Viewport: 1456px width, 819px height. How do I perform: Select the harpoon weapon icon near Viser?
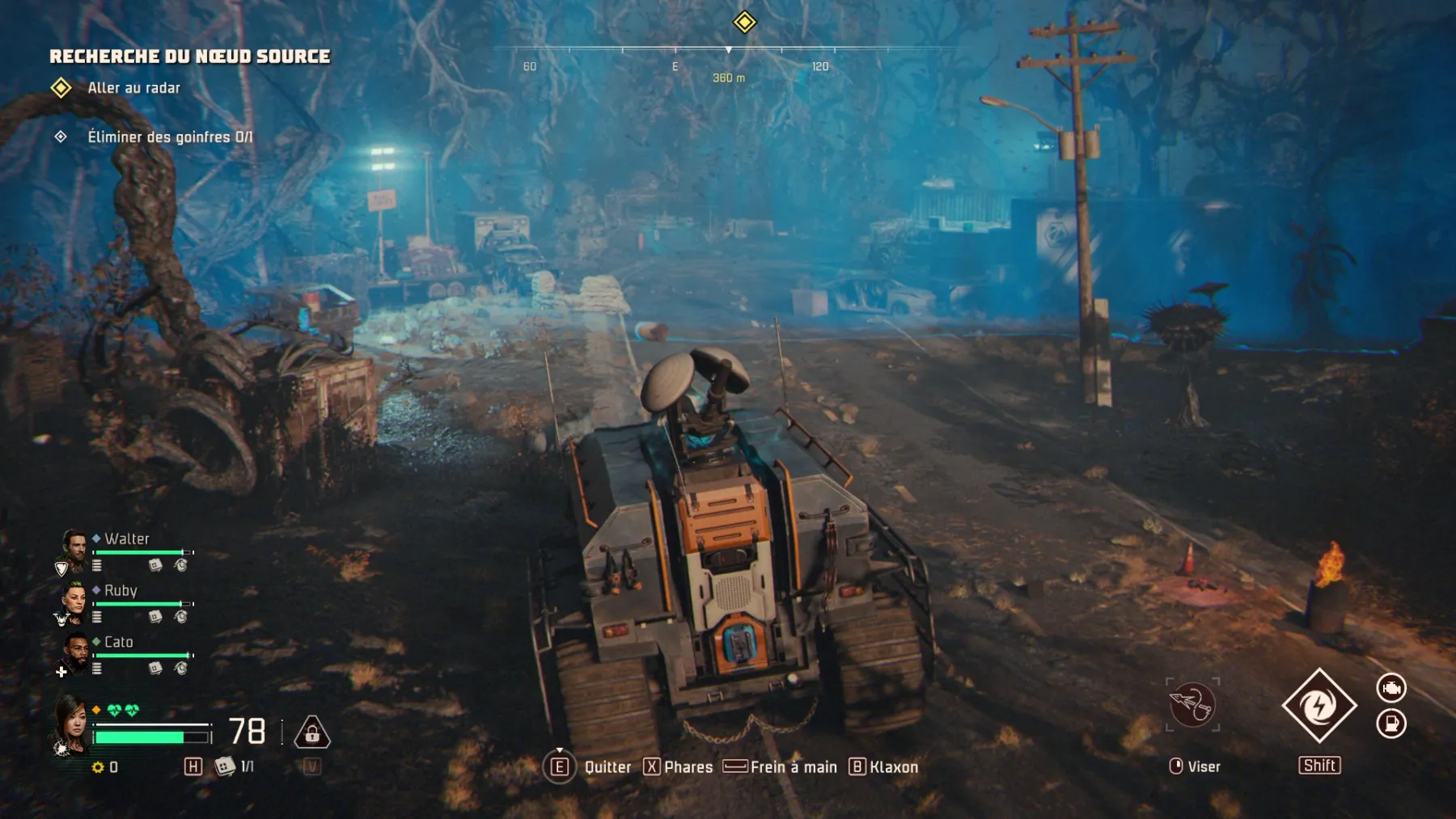pos(1191,706)
